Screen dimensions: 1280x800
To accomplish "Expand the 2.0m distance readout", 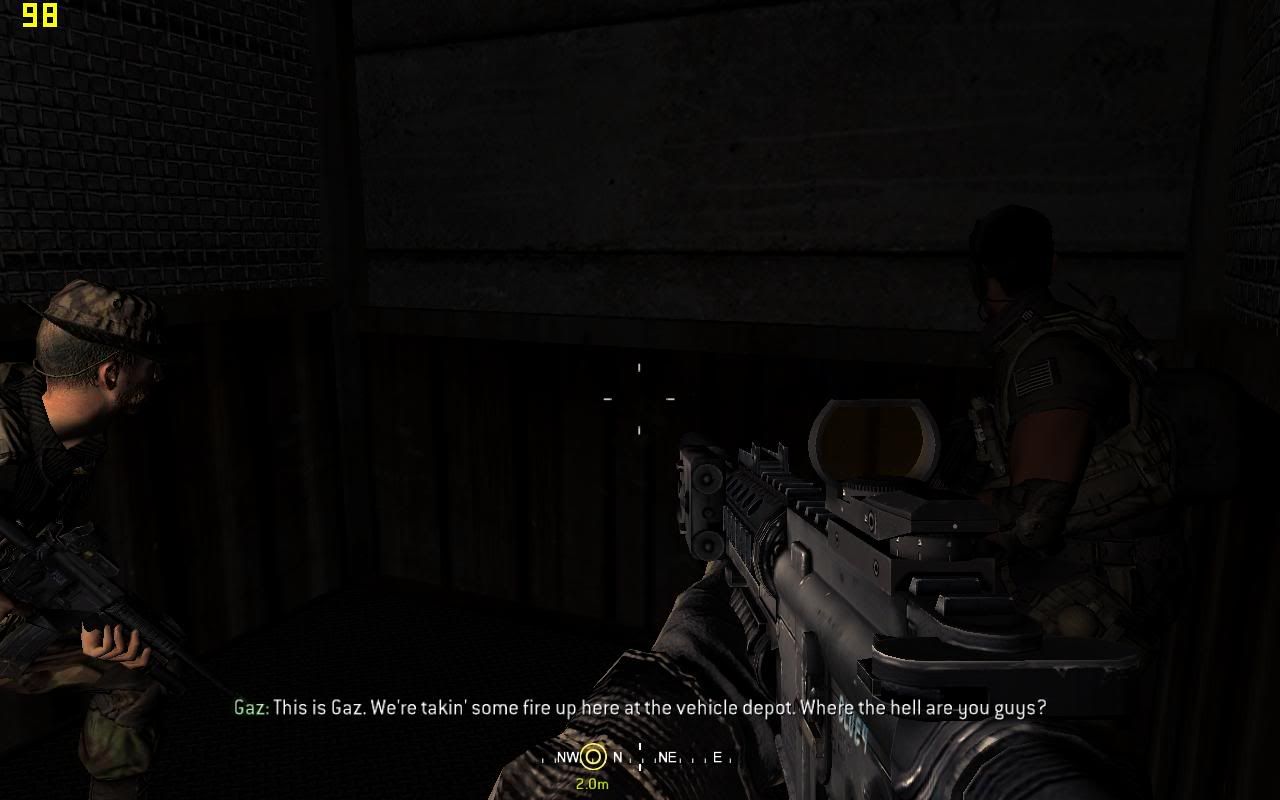I will (593, 785).
